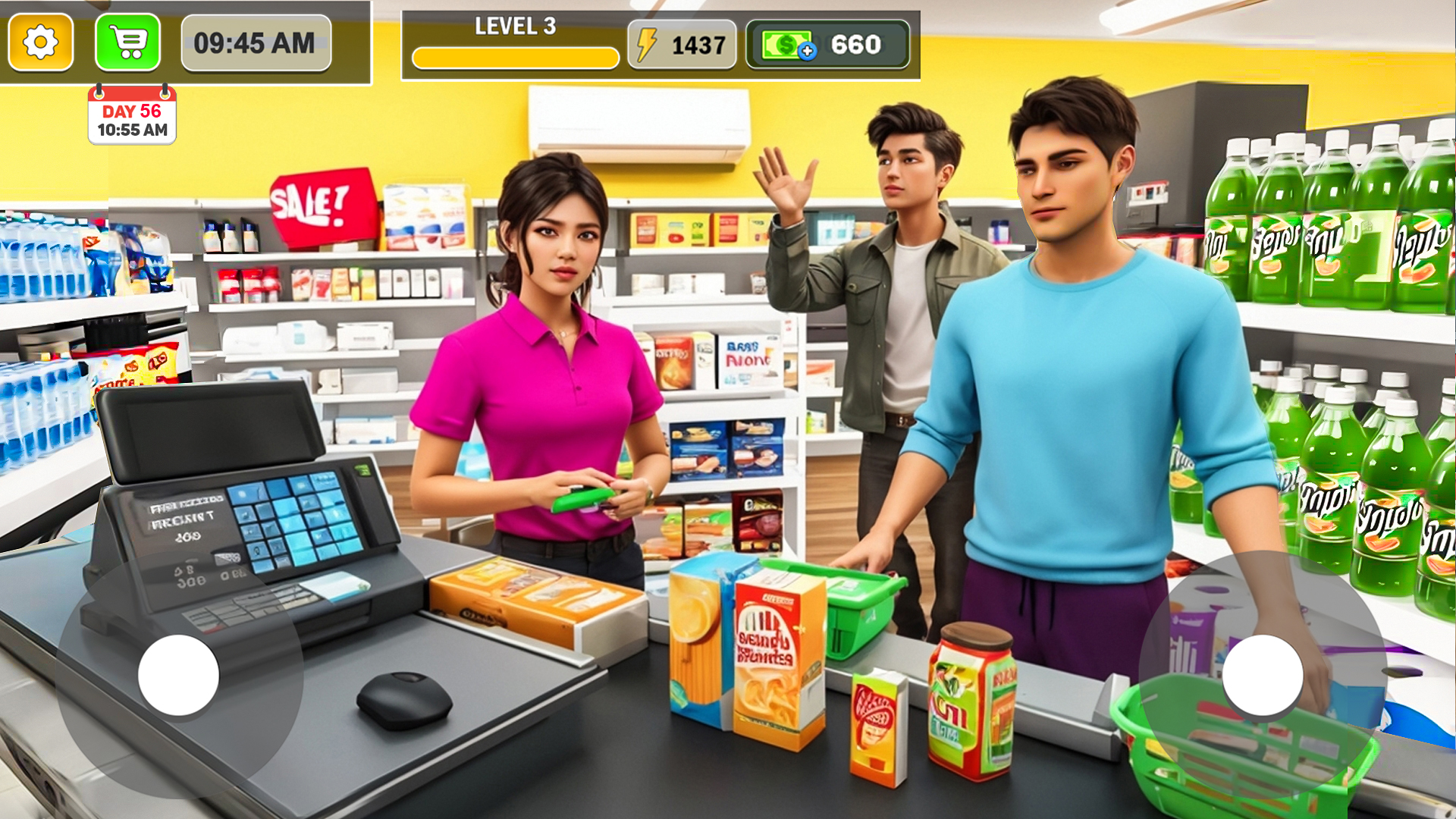The image size is (1456, 819).
Task: Open the settings gear icon
Action: point(39,42)
